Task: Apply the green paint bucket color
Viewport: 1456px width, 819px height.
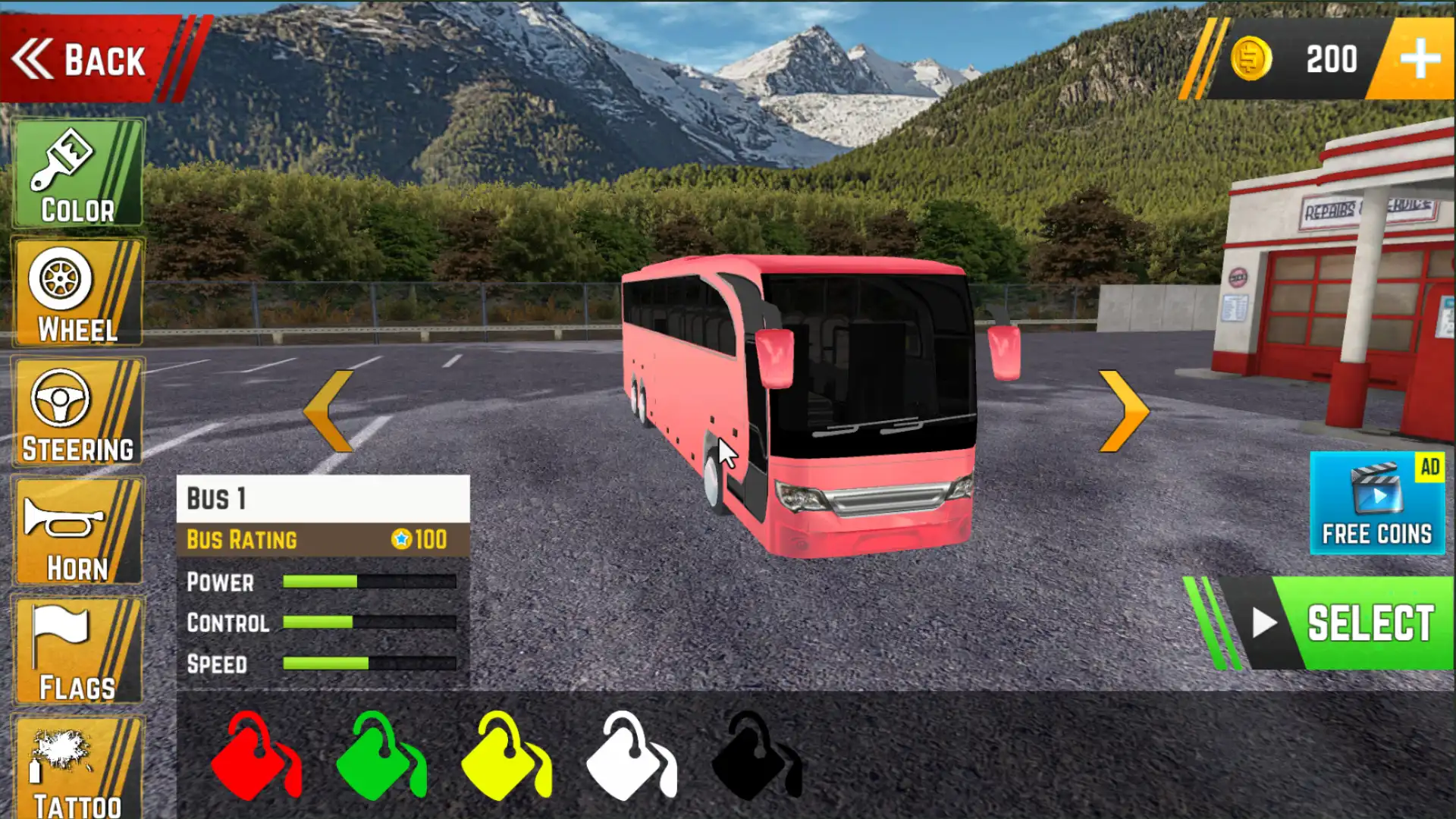Action: click(379, 757)
